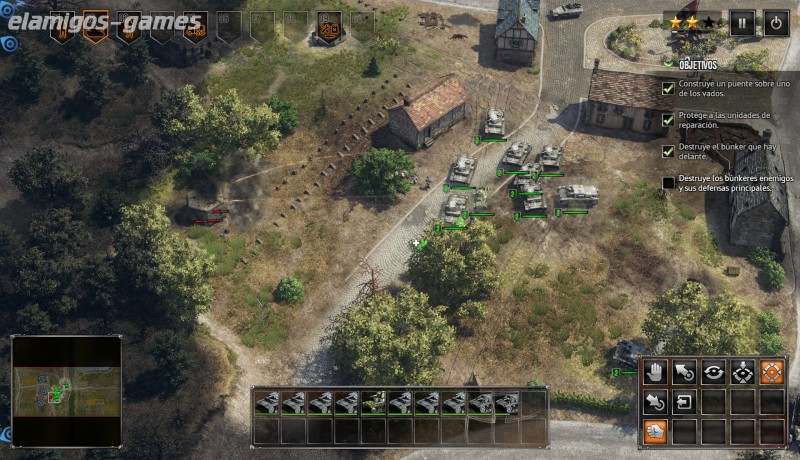800x460 pixels.
Task: Select the green truck unit portrait
Action: pos(374,403)
